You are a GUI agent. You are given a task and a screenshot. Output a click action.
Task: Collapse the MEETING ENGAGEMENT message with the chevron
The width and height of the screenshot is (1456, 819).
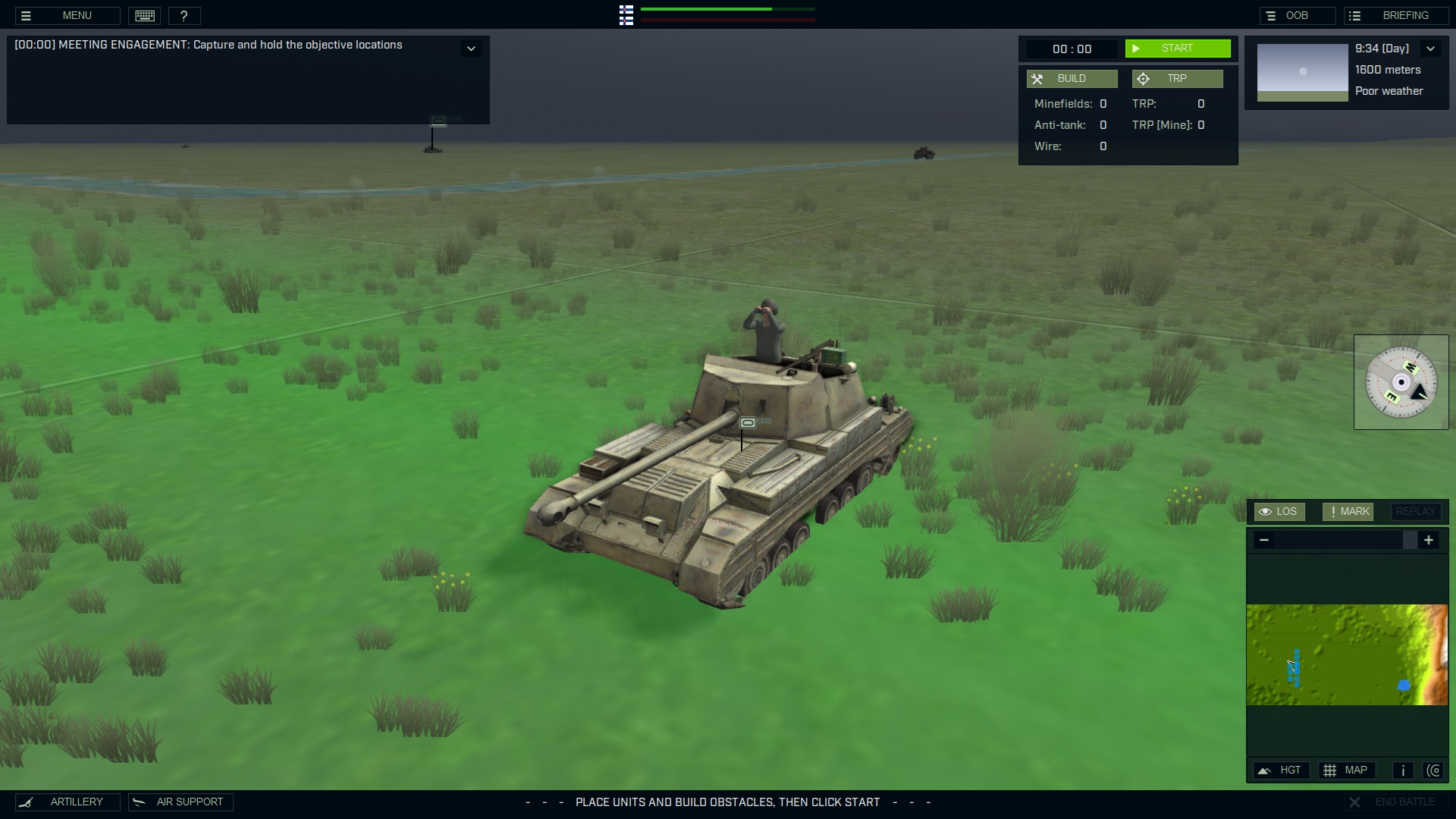[x=471, y=48]
